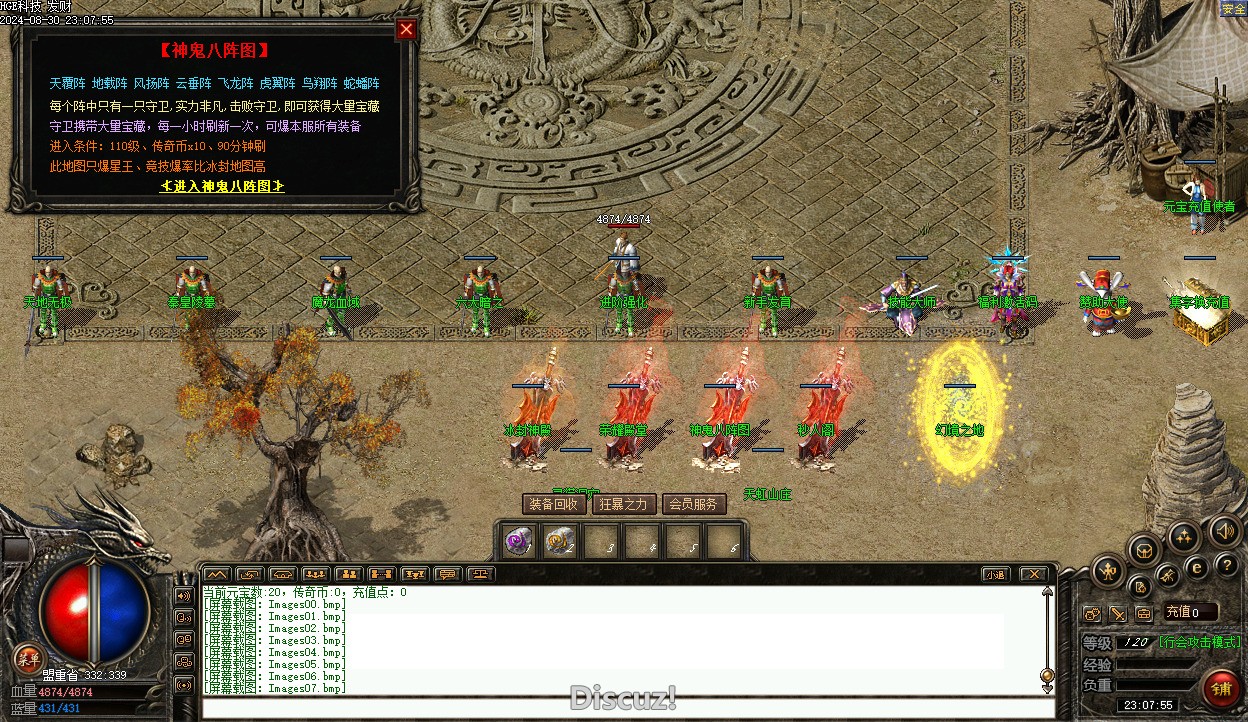Activate the 狂暴之力 button
Image resolution: width=1248 pixels, height=722 pixels.
point(623,504)
